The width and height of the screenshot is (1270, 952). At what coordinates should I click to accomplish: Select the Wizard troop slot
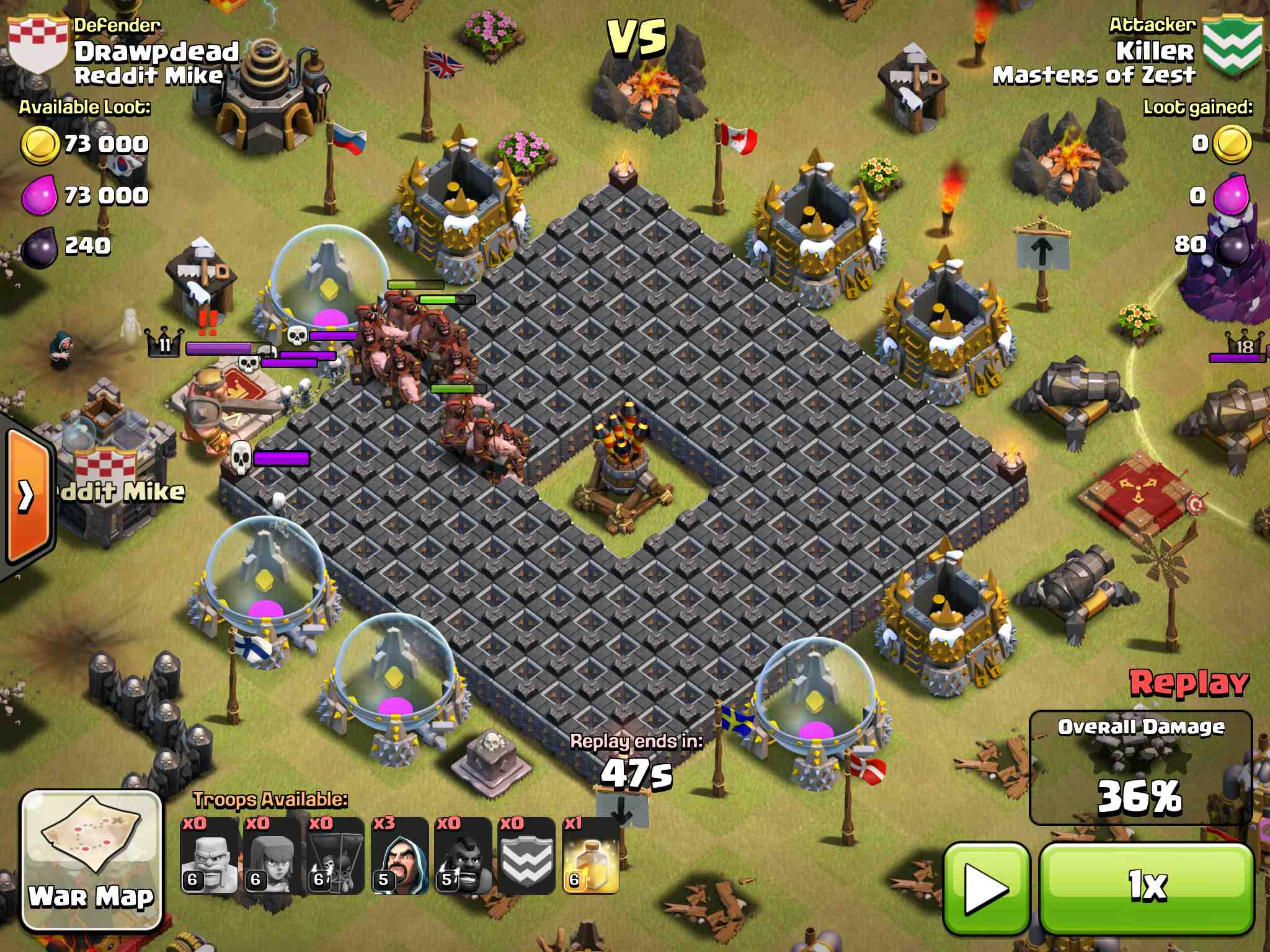point(399,856)
